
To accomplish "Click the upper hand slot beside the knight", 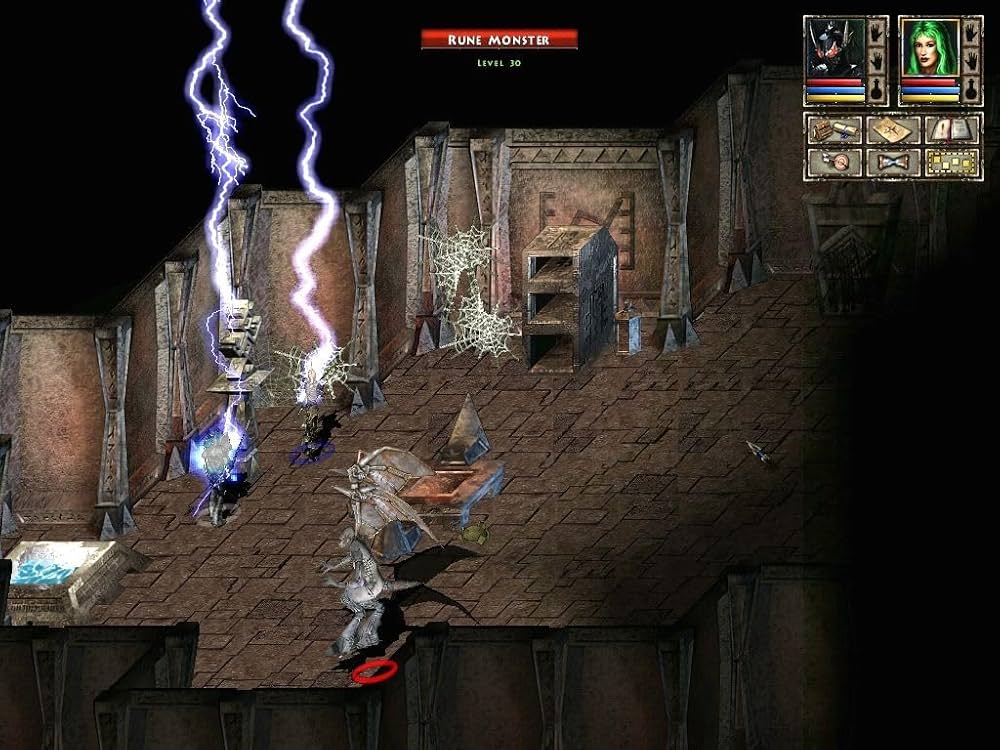I will tap(876, 31).
